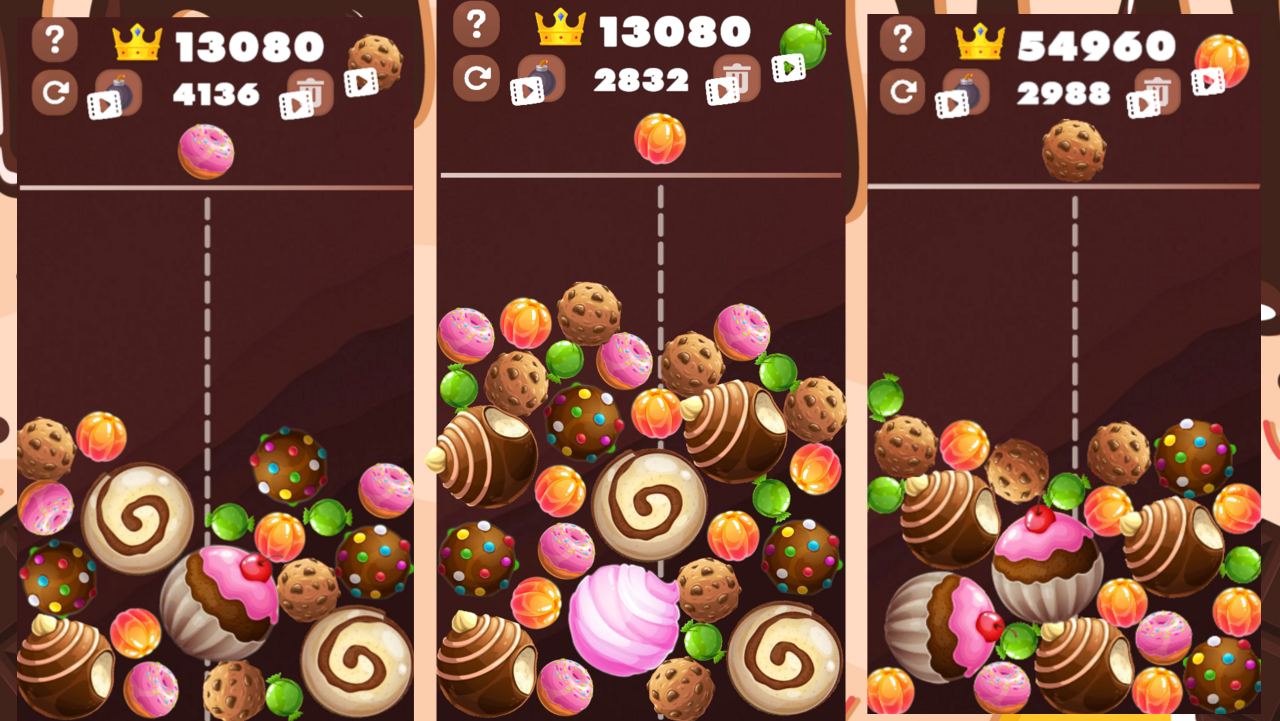Tap the restart arrow in the middle panel

(478, 77)
